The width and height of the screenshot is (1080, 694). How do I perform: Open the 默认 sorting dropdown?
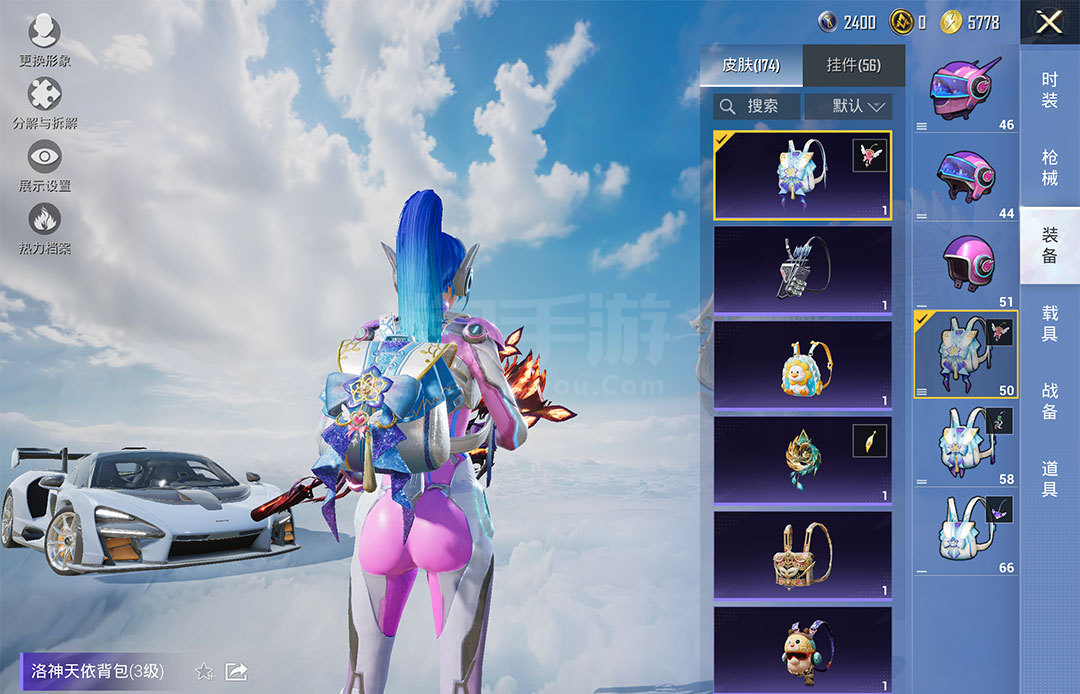click(848, 106)
